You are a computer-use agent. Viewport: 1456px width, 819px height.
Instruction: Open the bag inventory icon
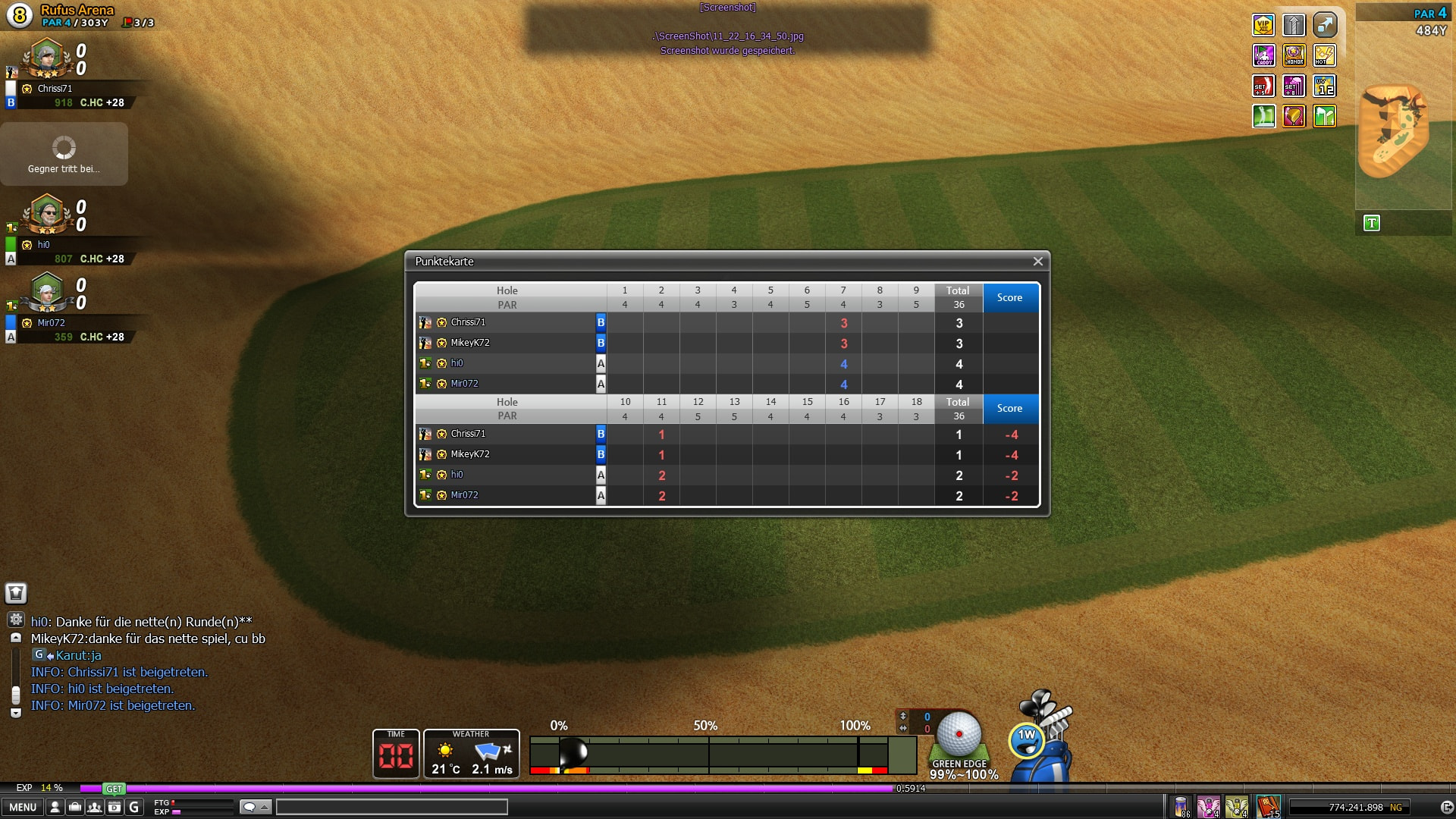74,808
